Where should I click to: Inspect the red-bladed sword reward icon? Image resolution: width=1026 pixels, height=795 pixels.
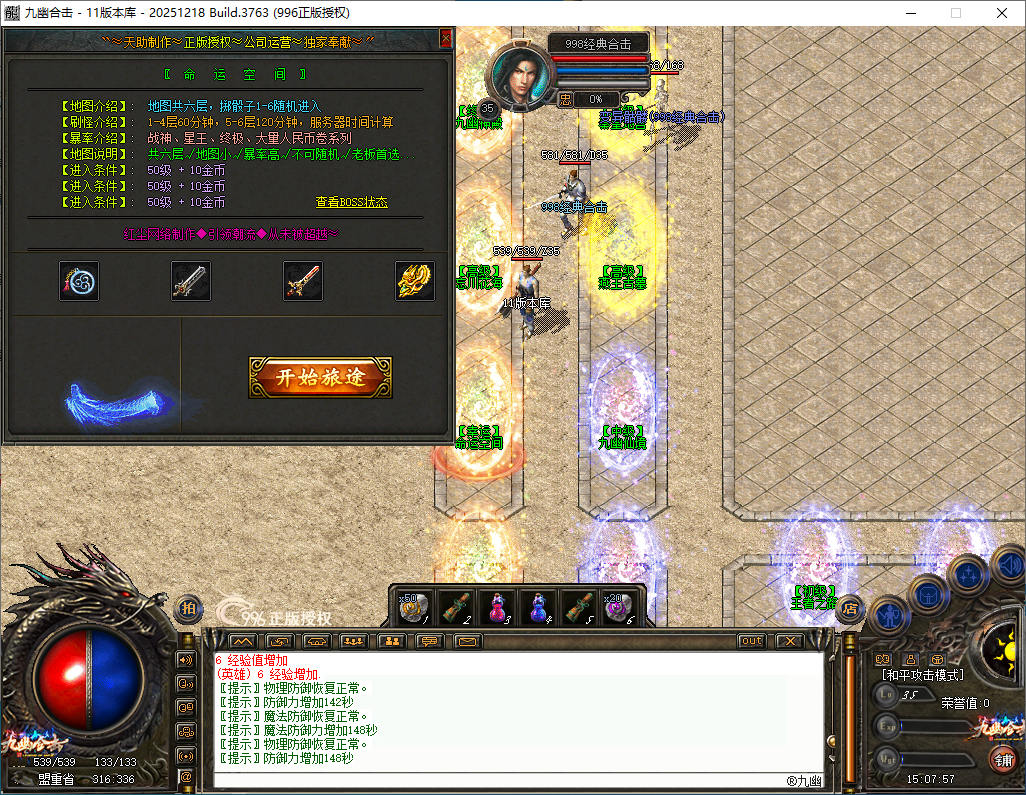302,281
